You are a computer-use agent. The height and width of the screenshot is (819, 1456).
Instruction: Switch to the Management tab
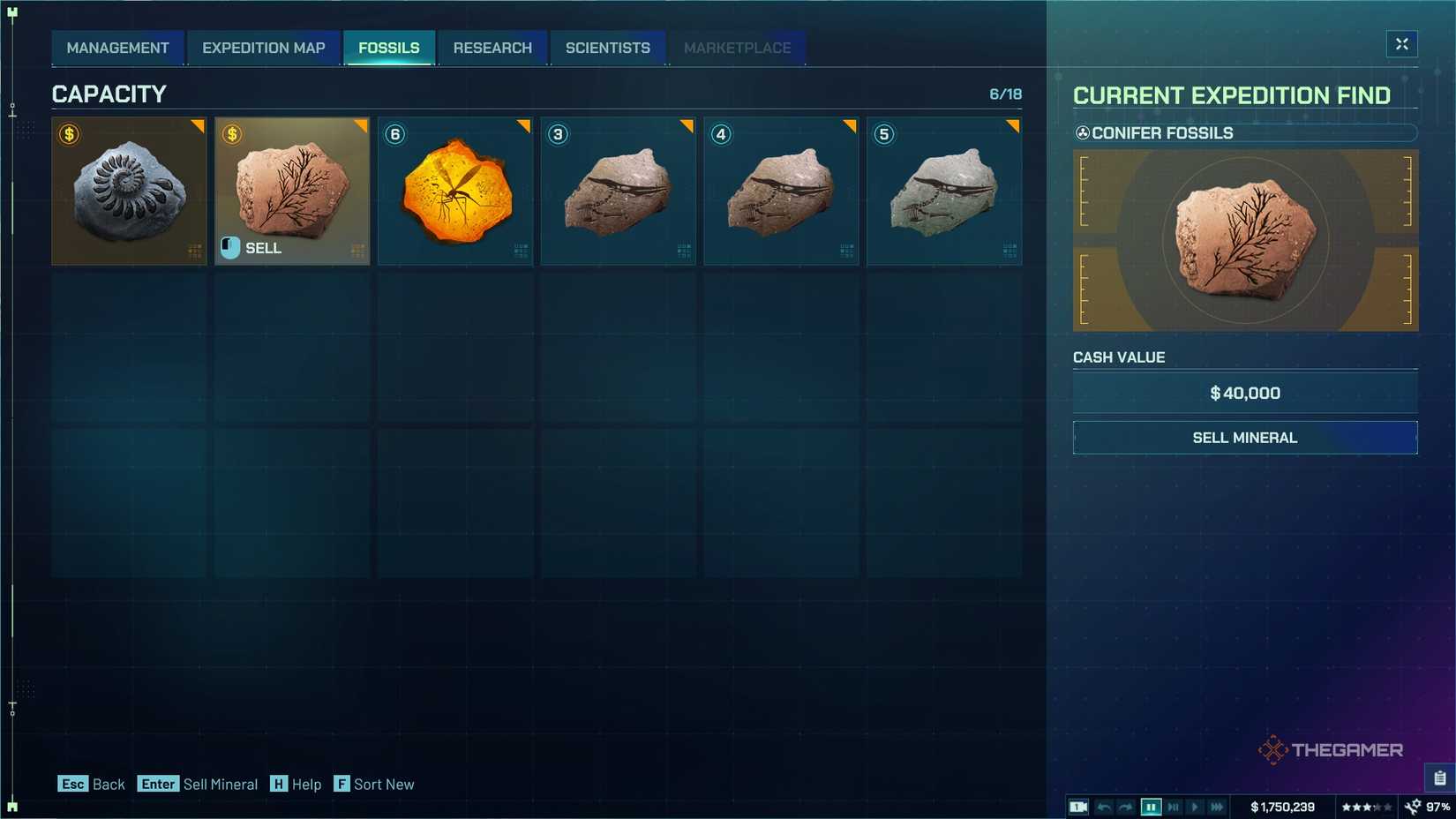(x=117, y=48)
